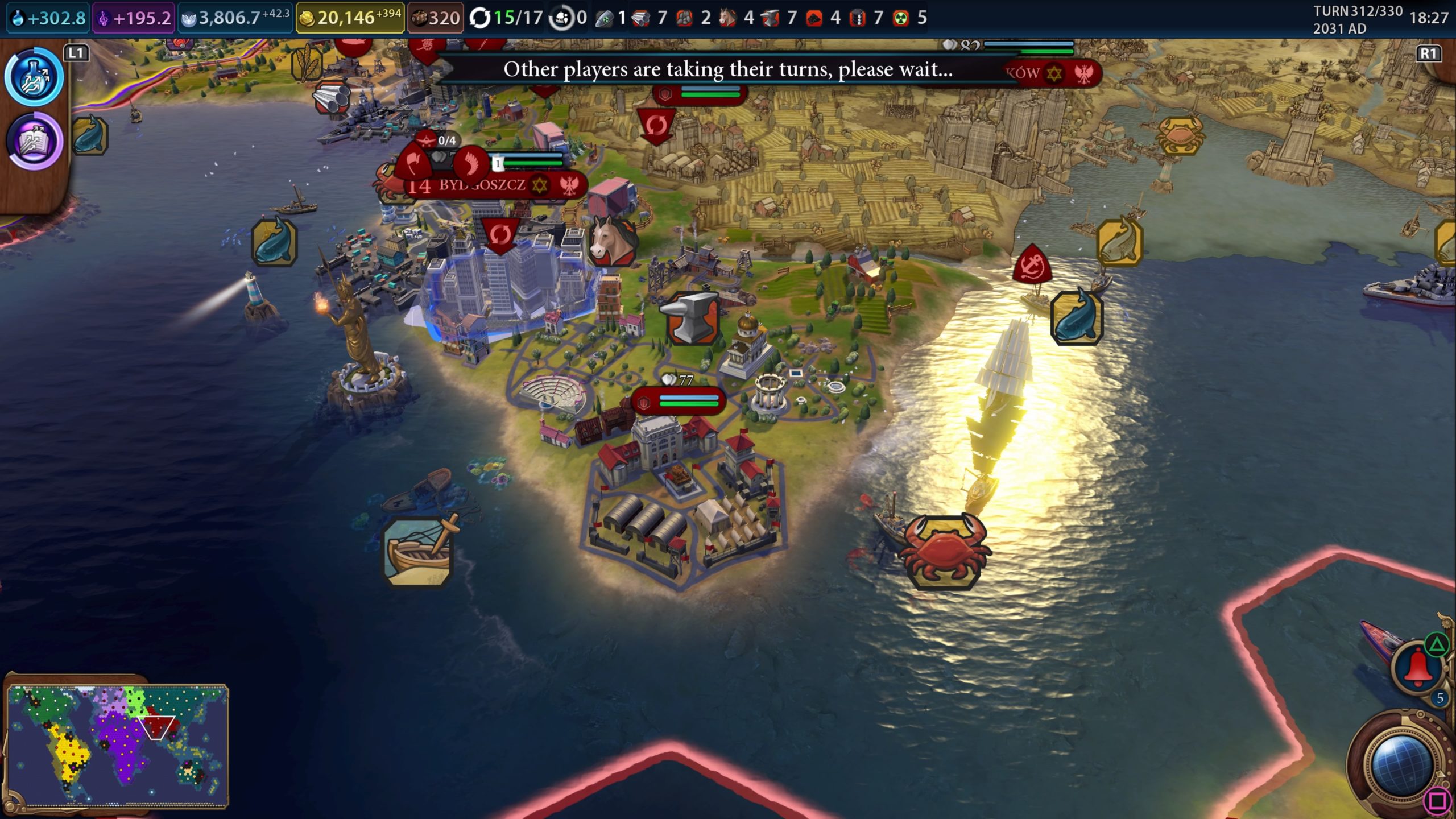Open the science research chooser button
The image size is (1456, 819).
click(35, 77)
